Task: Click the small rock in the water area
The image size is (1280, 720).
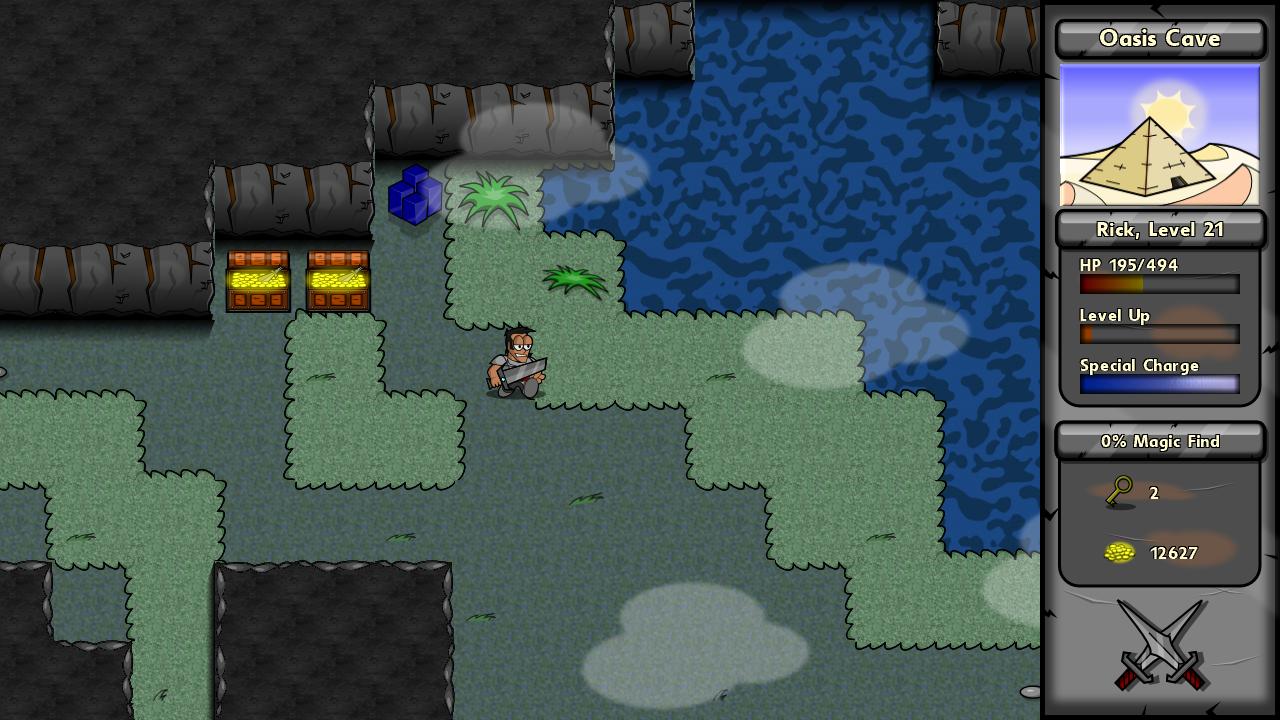Action: pyautogui.click(x=1029, y=691)
